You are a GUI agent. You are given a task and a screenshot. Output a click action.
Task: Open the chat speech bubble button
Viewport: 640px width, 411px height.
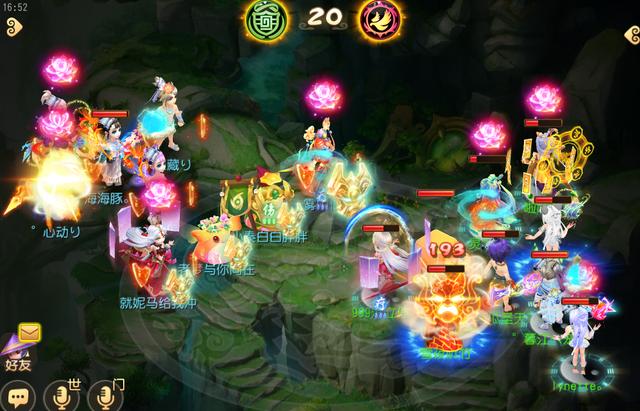click(x=17, y=397)
